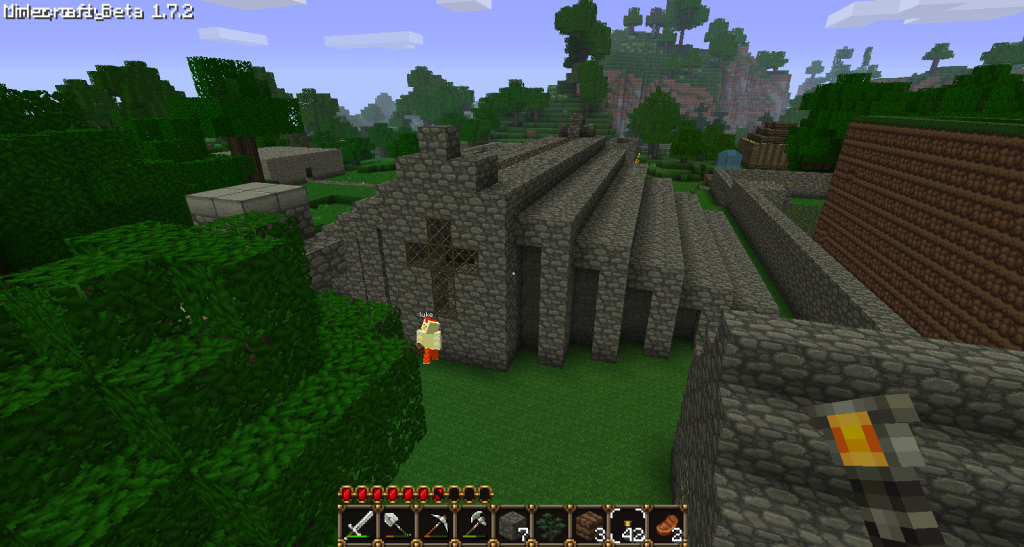
Task: Select the wood planks stack of 3
Action: (x=588, y=524)
